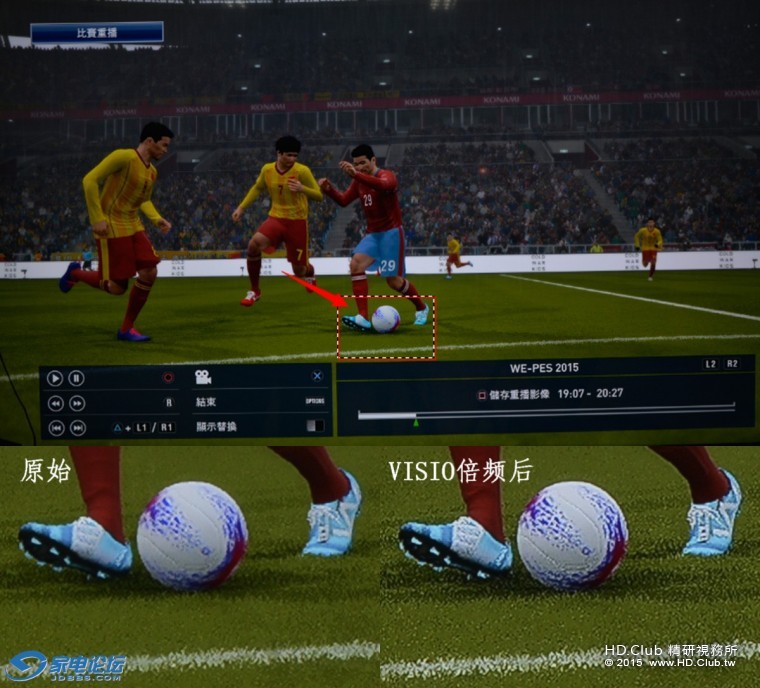Click the replay timeline progress bar
This screenshot has height=688, width=760.
545,412
